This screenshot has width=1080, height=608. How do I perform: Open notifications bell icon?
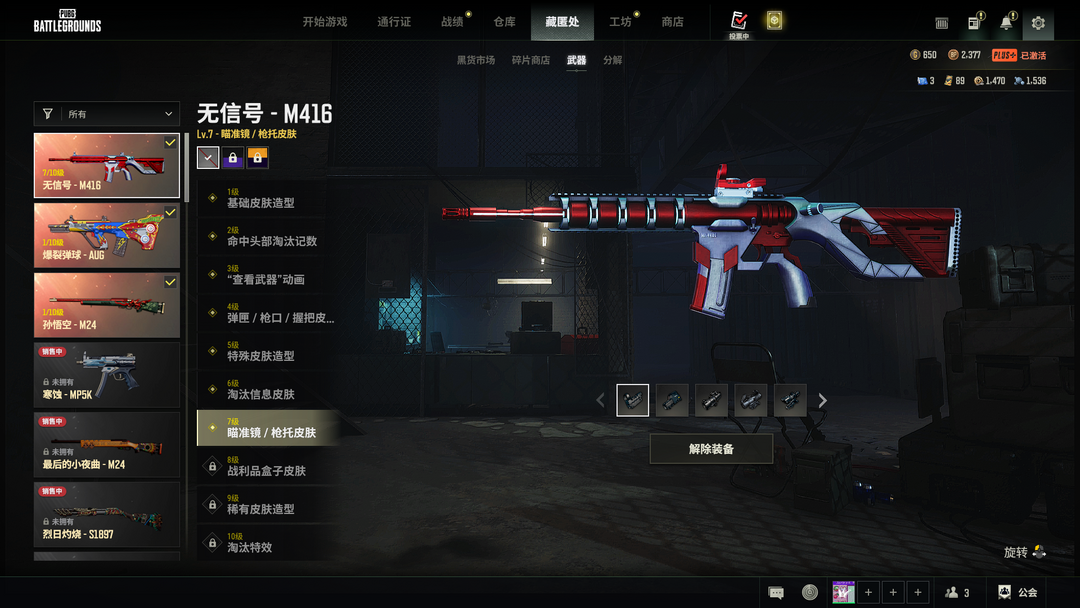pyautogui.click(x=1006, y=23)
